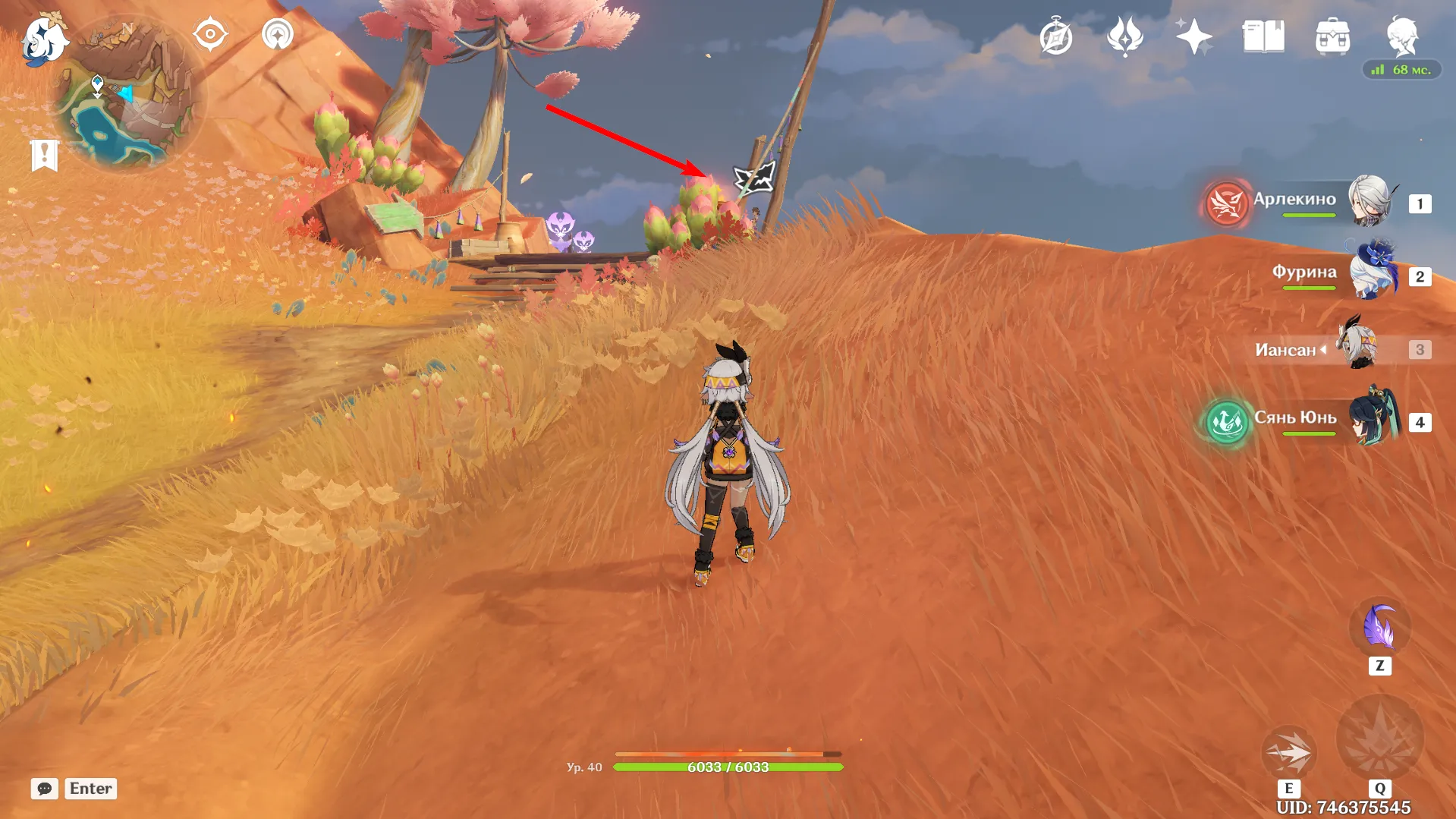Screen dimensions: 1456x819
Task: Open the character silhouette screen icon
Action: point(1401,35)
